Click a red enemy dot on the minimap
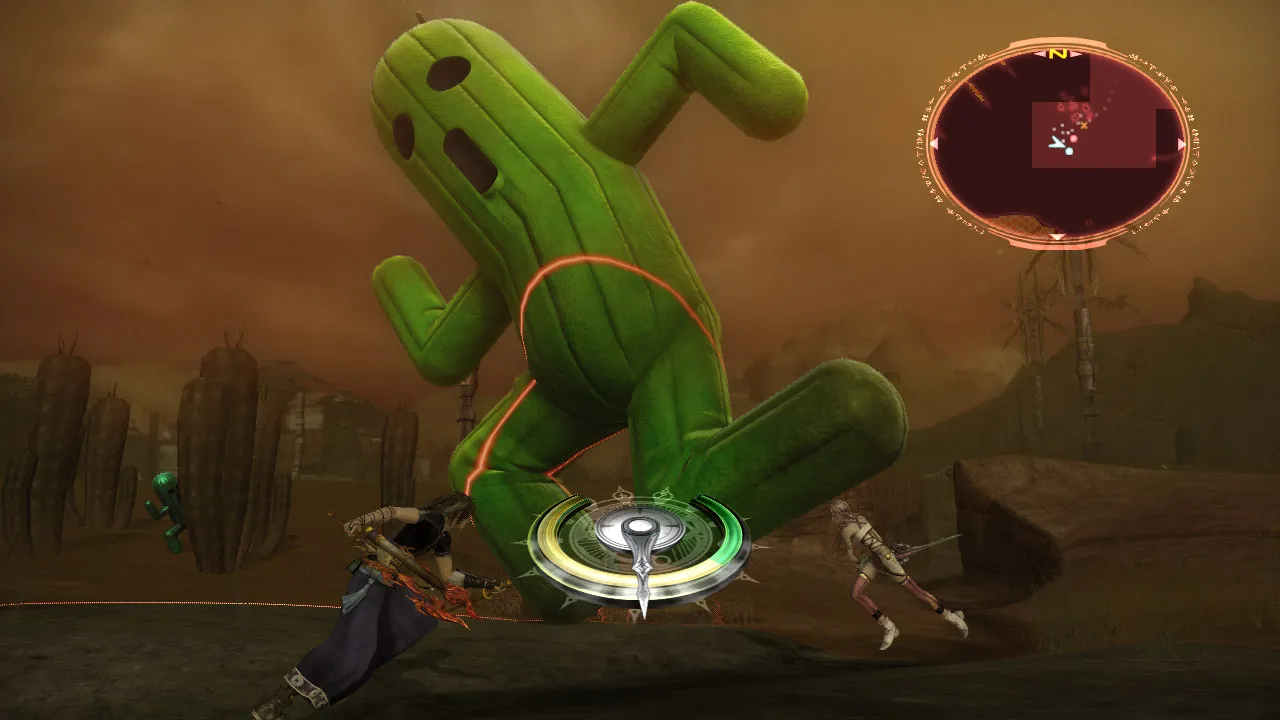 pos(1062,108)
